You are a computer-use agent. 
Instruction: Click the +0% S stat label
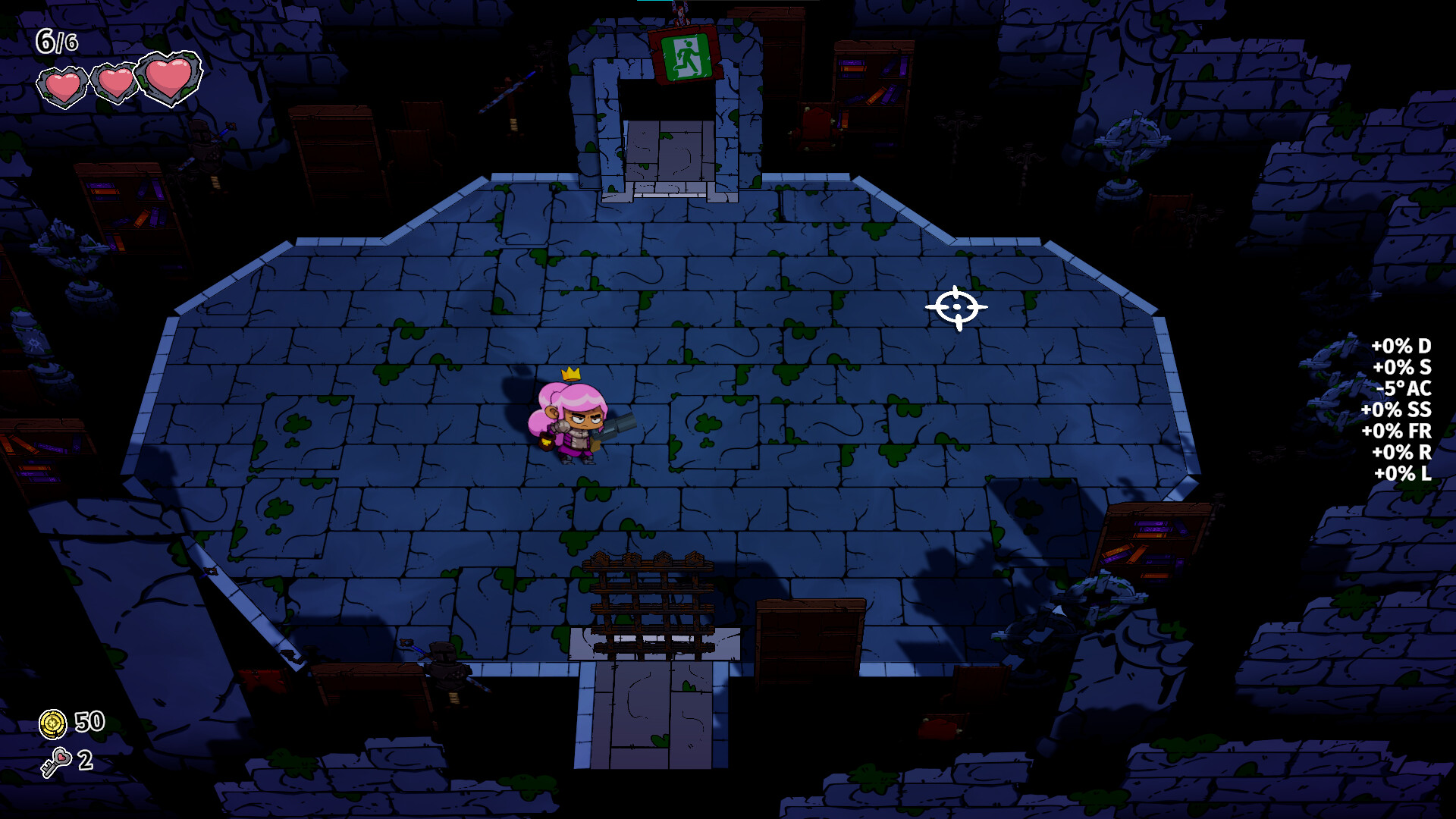pos(1404,369)
